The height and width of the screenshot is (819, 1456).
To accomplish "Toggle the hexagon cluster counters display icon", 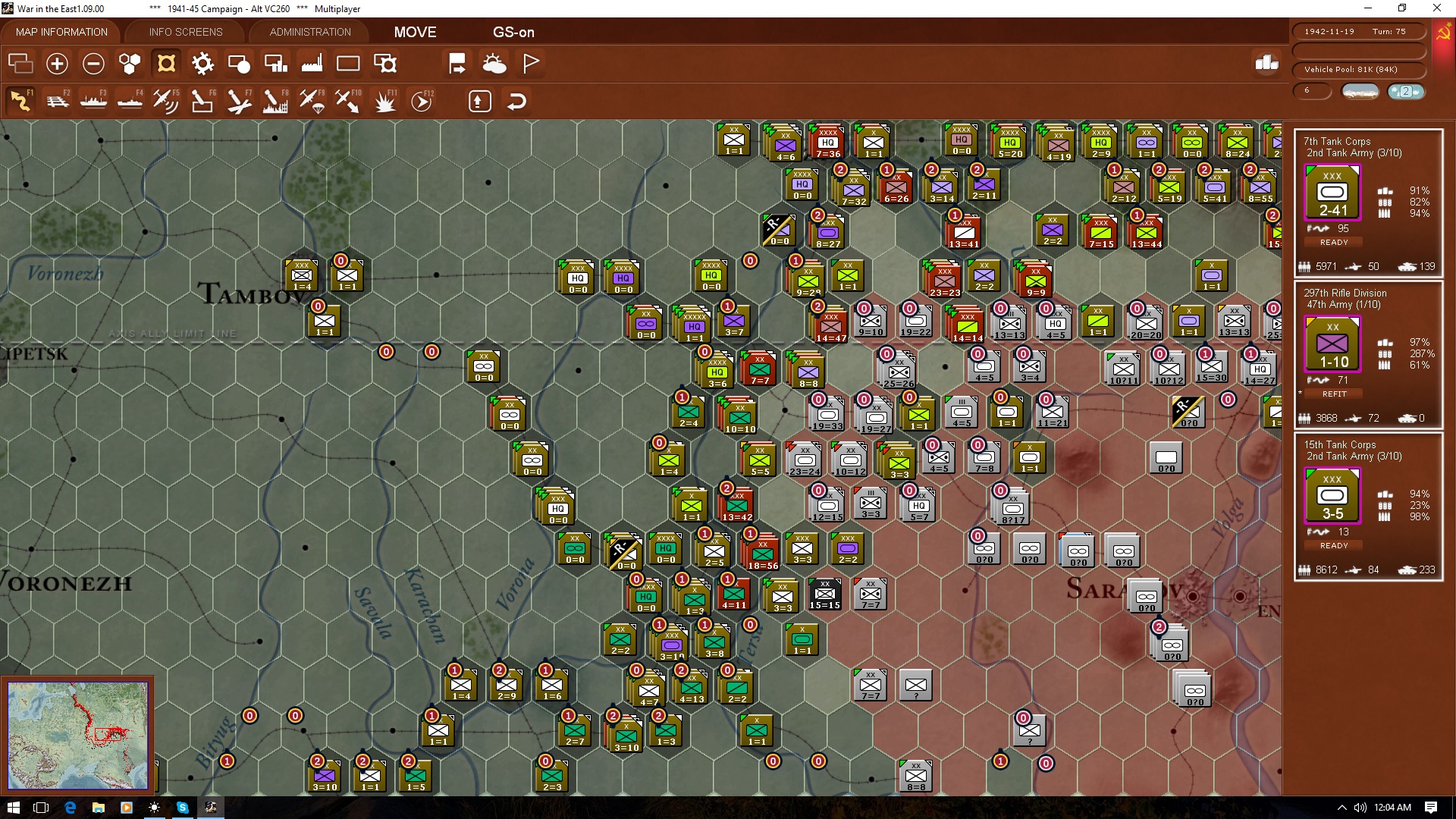I will (129, 64).
